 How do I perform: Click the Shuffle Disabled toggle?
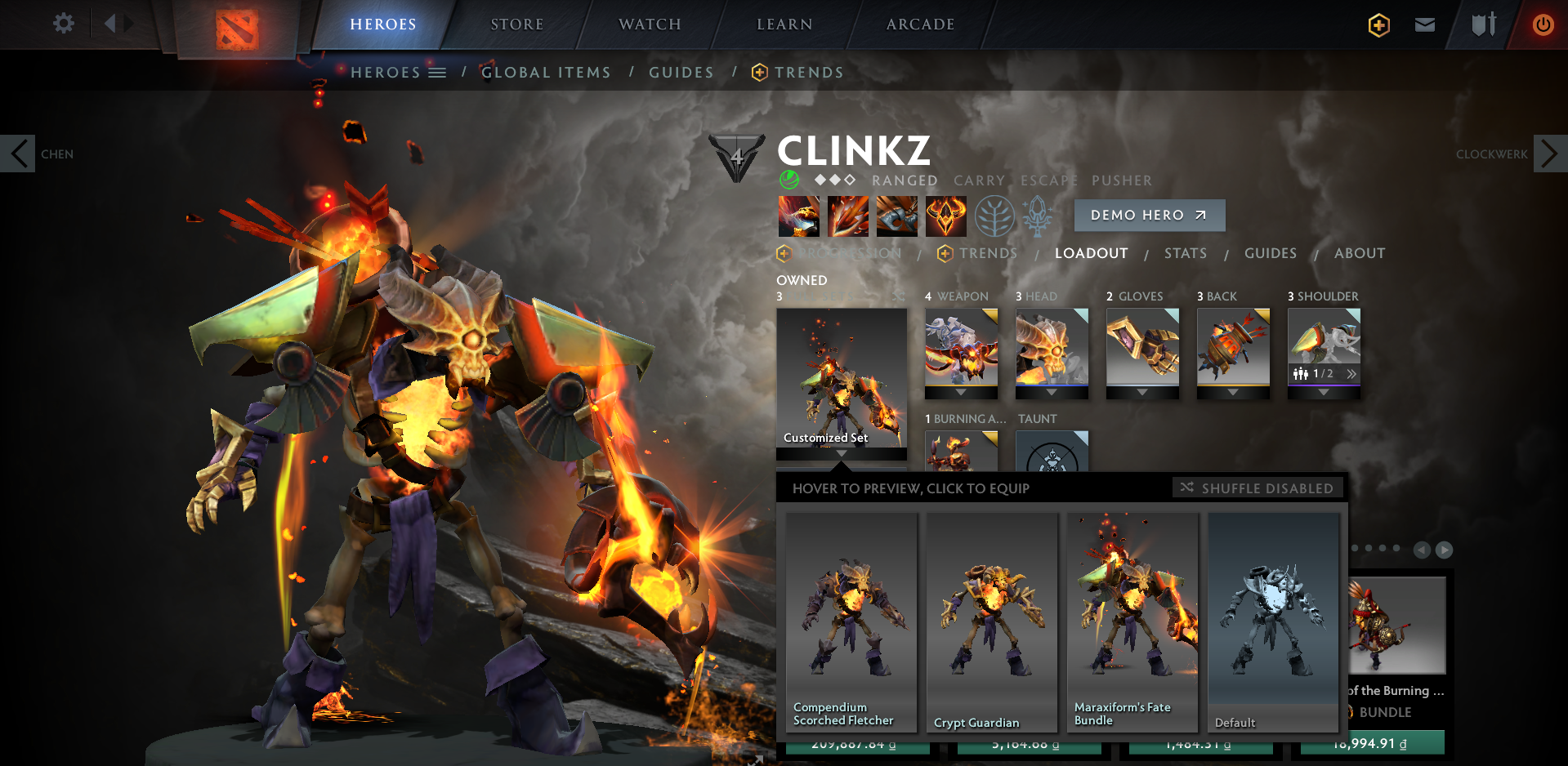tap(1257, 488)
